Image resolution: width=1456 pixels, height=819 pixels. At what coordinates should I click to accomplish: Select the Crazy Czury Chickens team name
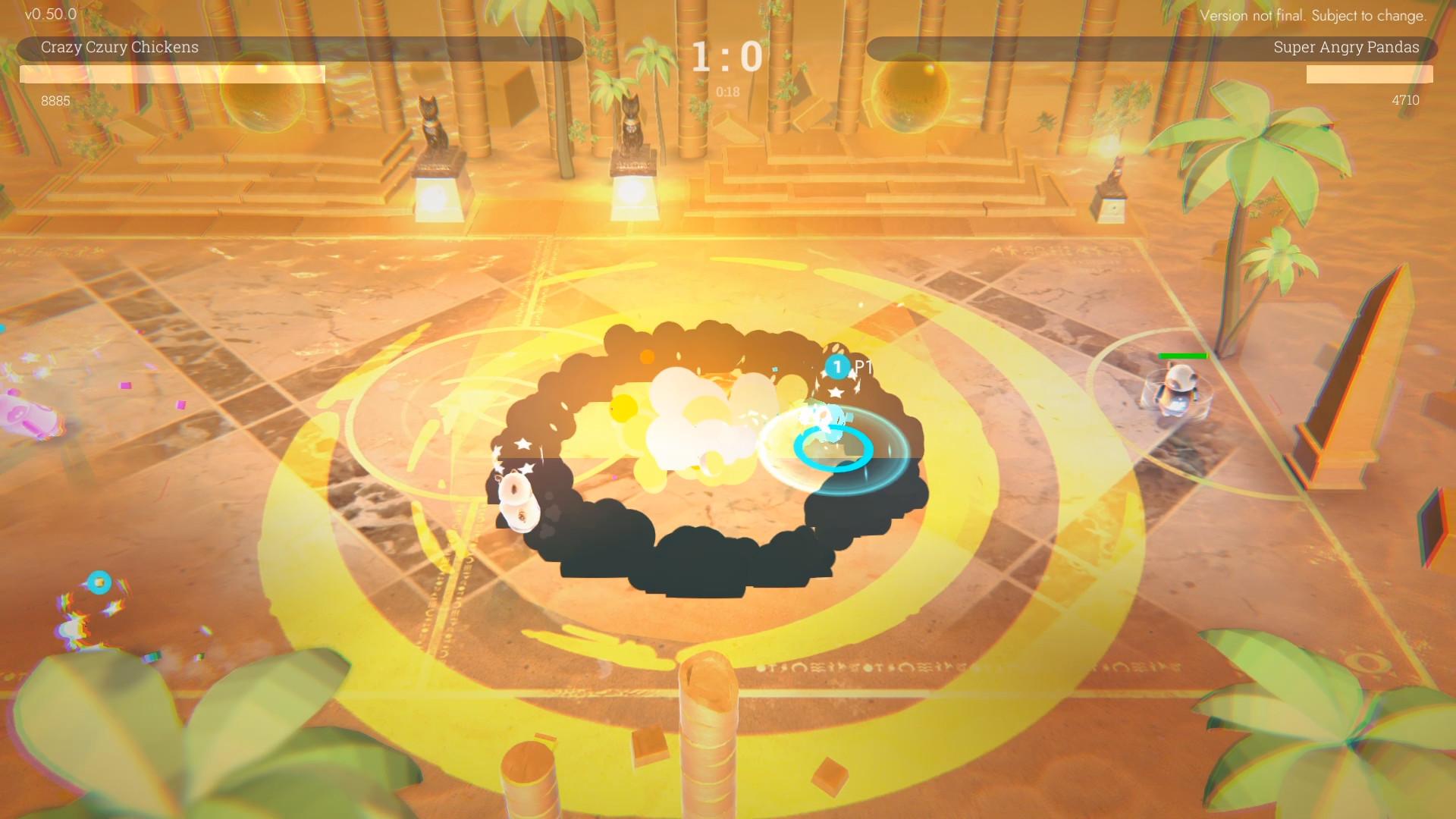coord(120,48)
